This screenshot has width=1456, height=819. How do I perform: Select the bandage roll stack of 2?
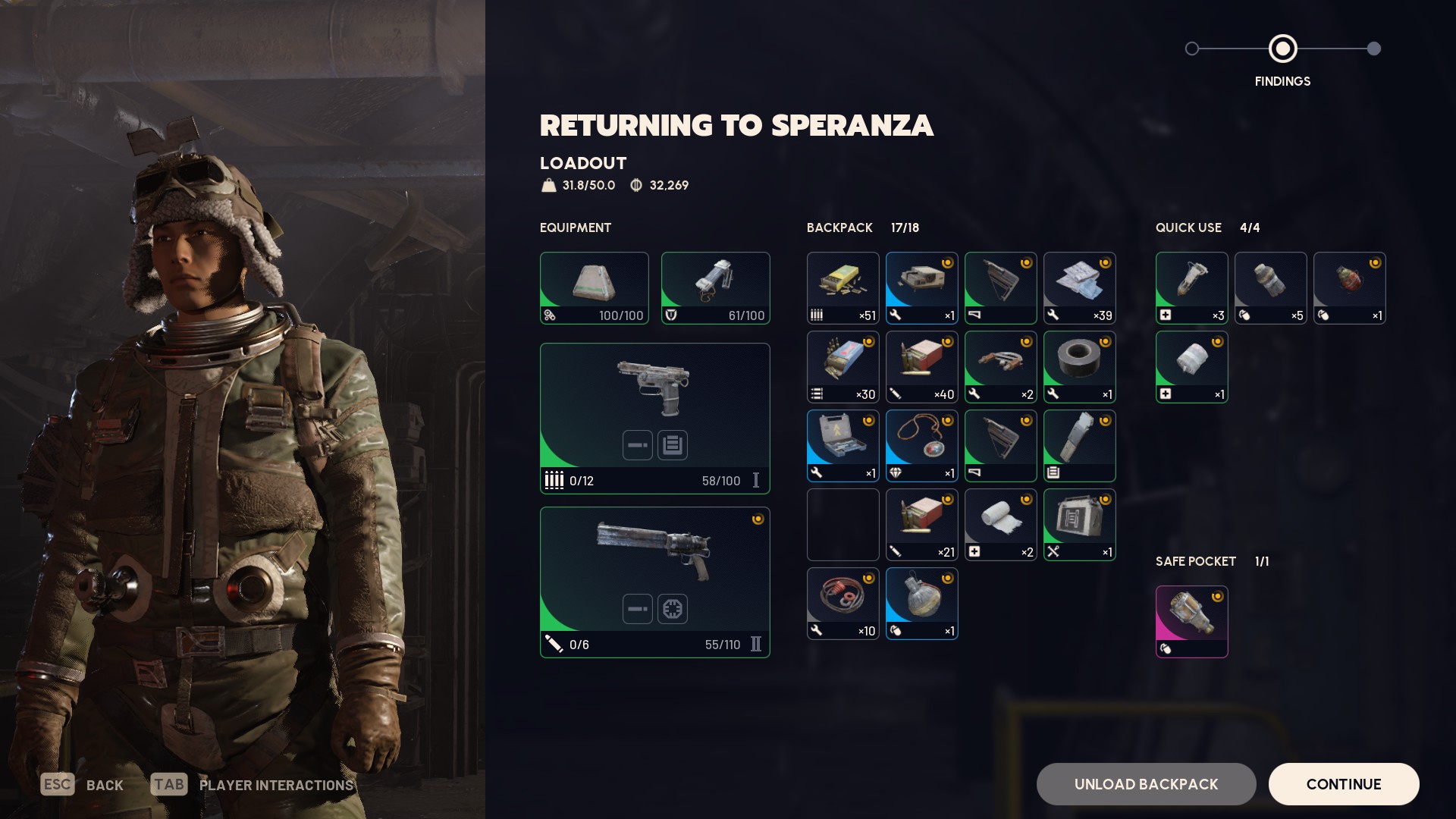tap(1000, 525)
